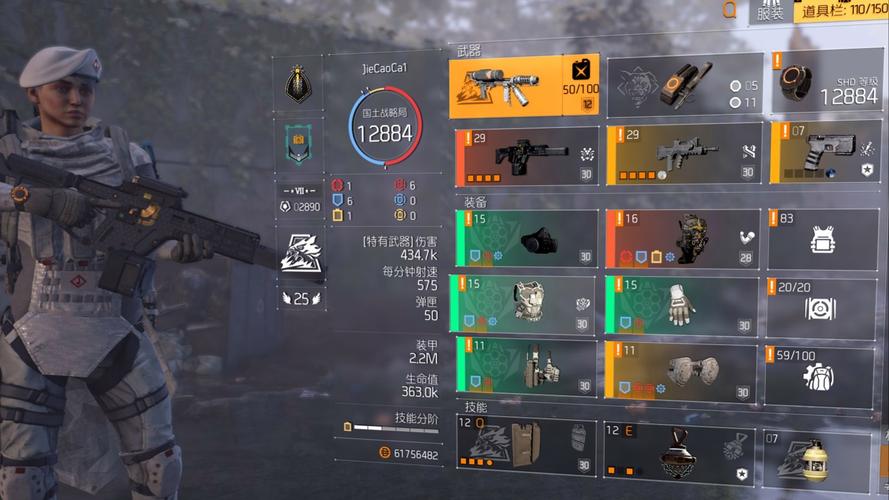Select the secondary yellow machine gun slot

[x=682, y=155]
